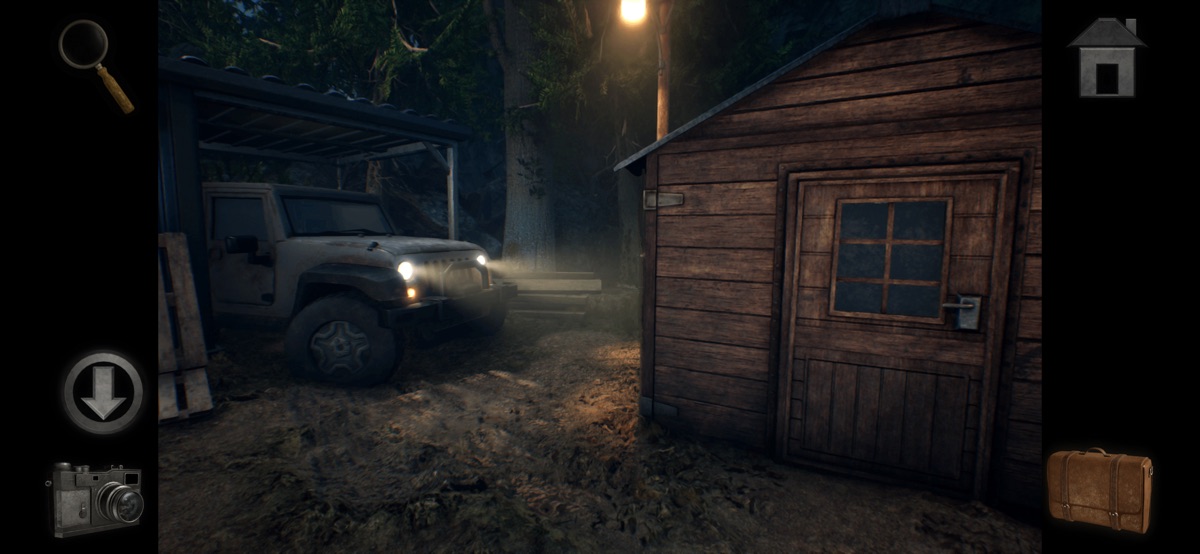Go back with the down arrow button
The width and height of the screenshot is (1200, 554).
(103, 392)
